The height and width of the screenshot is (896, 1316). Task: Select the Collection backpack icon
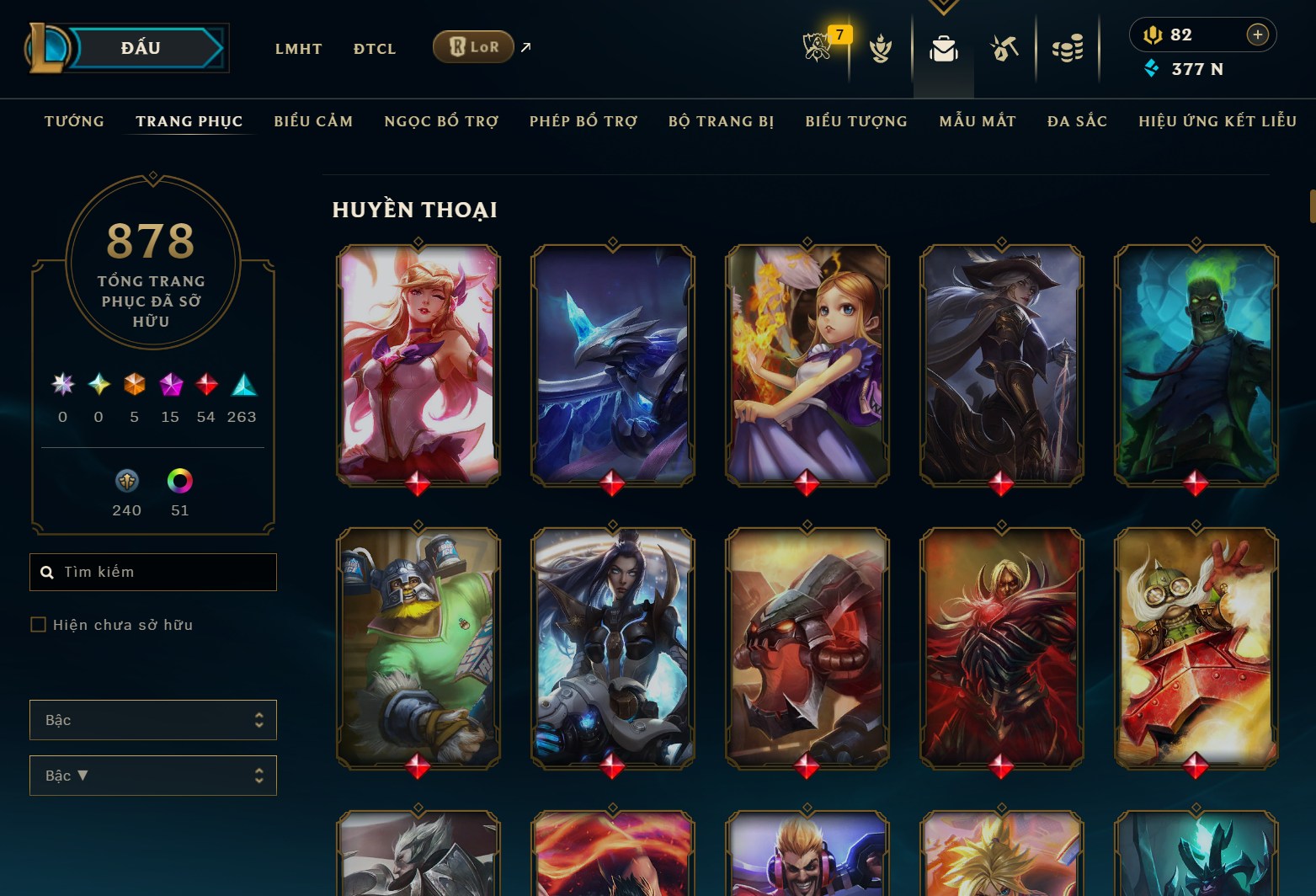pyautogui.click(x=943, y=49)
